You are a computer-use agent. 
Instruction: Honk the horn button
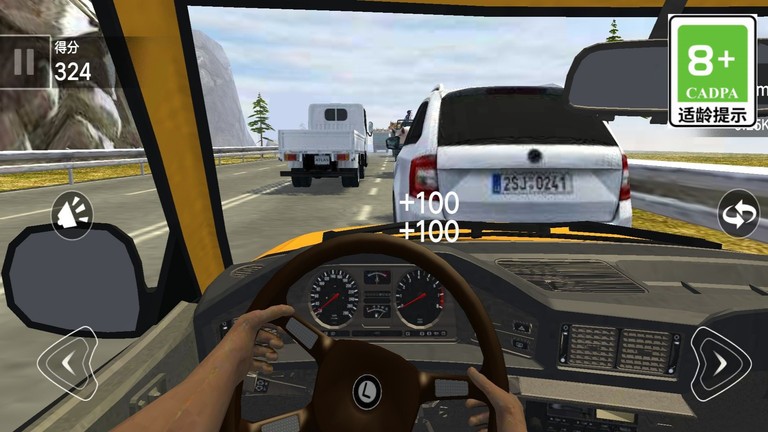coord(72,214)
